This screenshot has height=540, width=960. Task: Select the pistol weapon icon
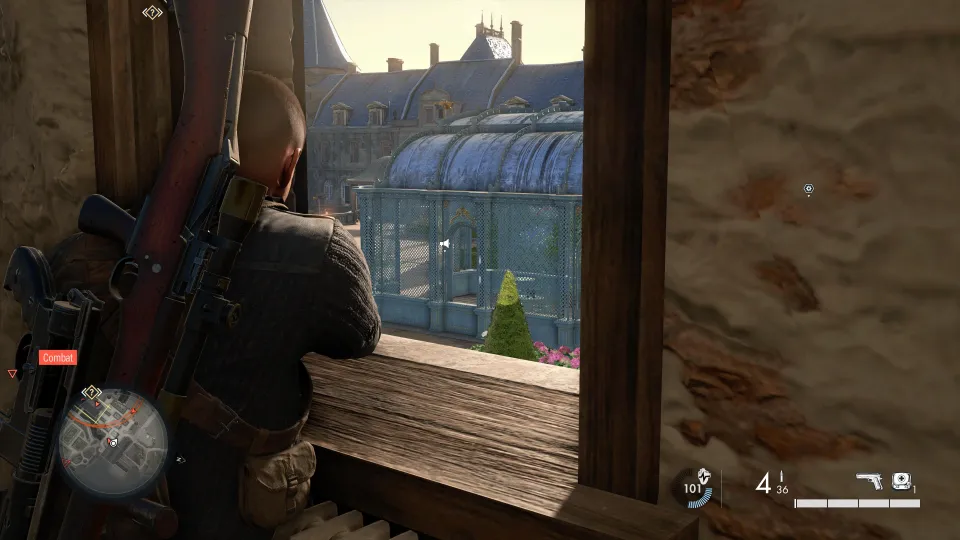870,482
